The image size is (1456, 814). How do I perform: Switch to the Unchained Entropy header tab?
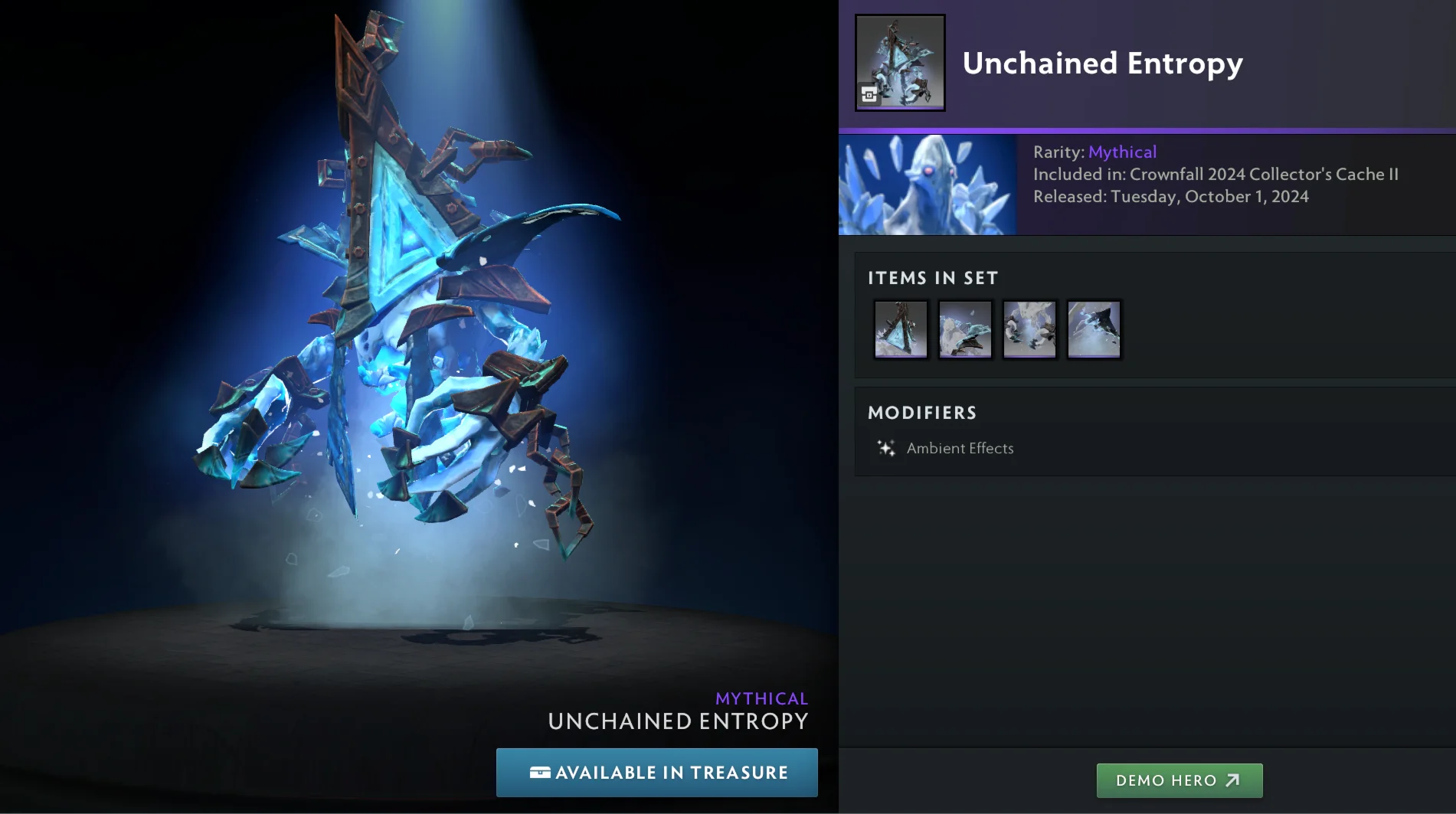[1103, 64]
